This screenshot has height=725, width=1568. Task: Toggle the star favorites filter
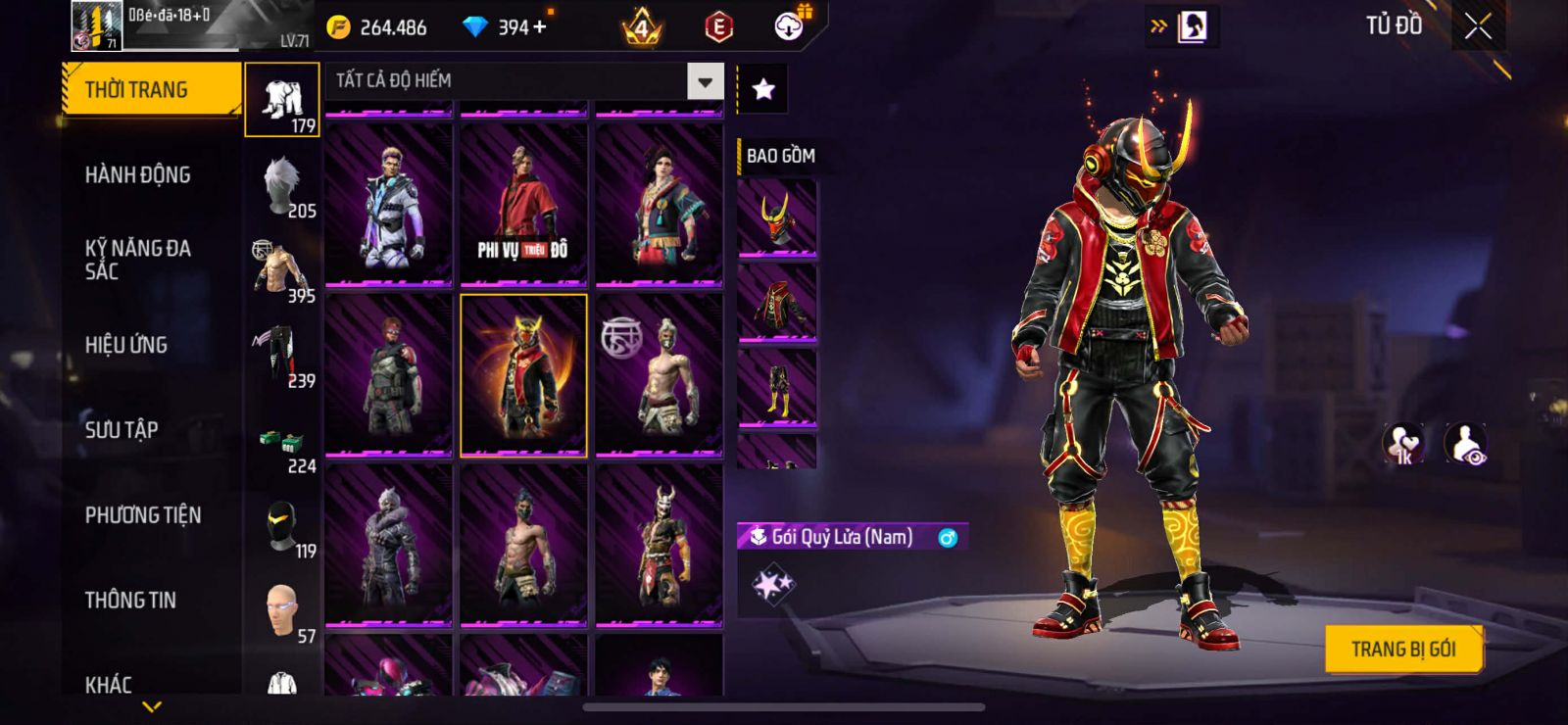762,90
